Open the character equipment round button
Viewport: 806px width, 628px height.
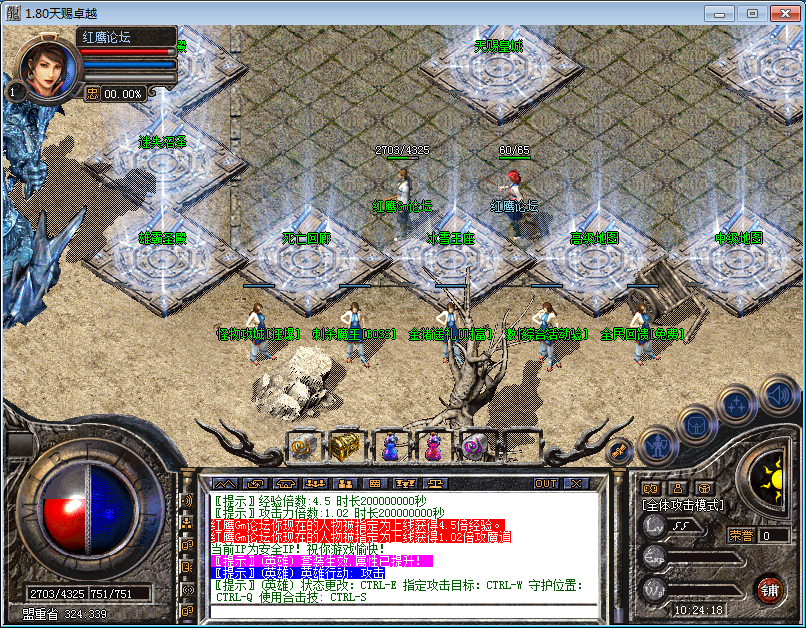click(x=658, y=442)
